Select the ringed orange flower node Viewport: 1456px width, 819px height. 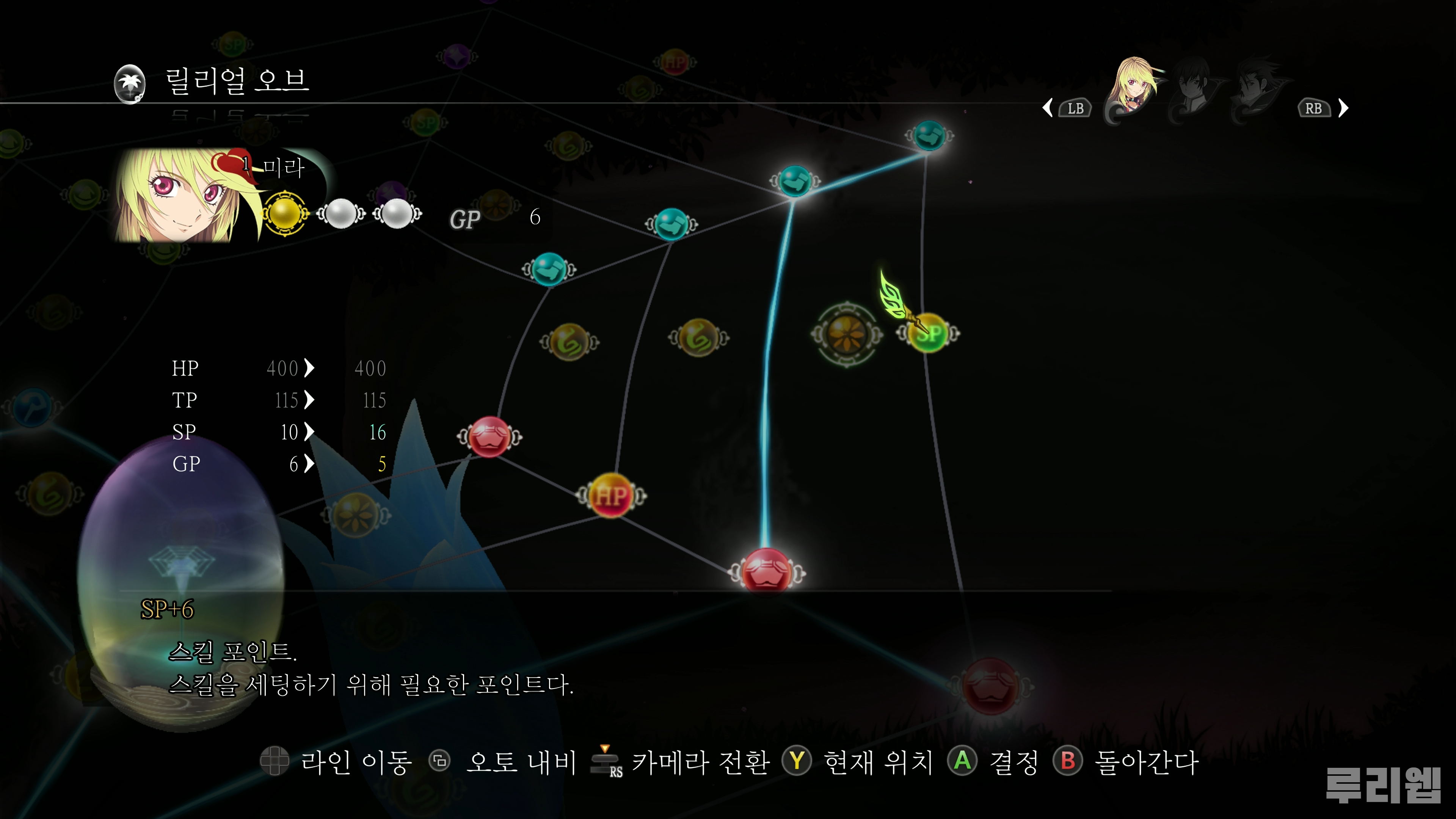click(846, 334)
